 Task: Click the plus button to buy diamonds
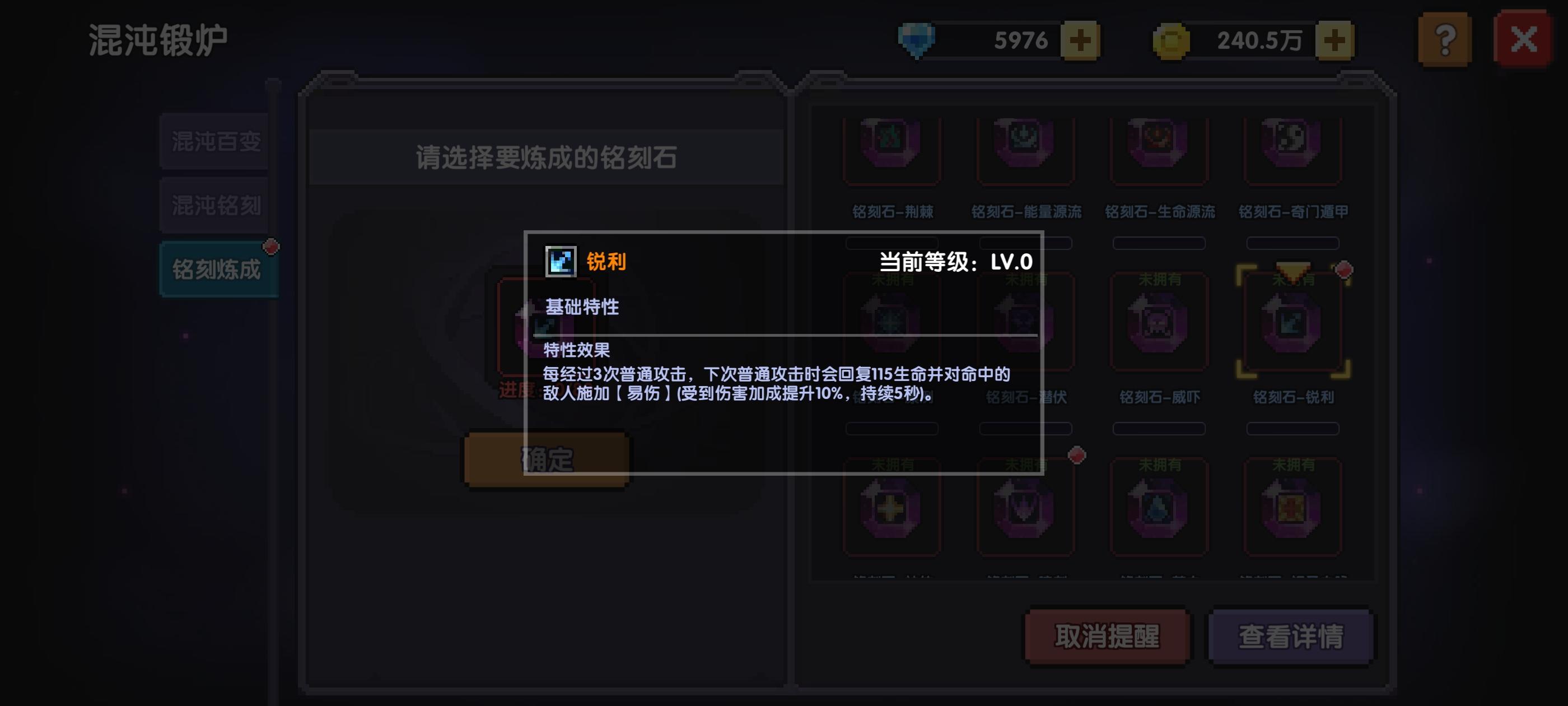point(1081,40)
